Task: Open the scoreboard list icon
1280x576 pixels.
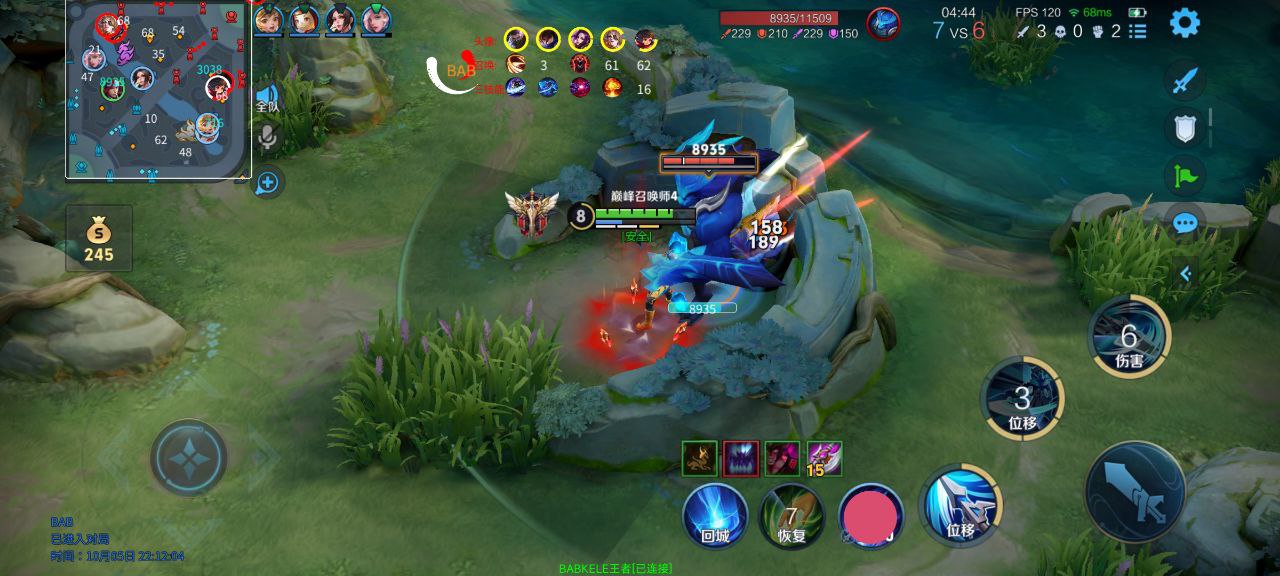Action: tap(1138, 31)
